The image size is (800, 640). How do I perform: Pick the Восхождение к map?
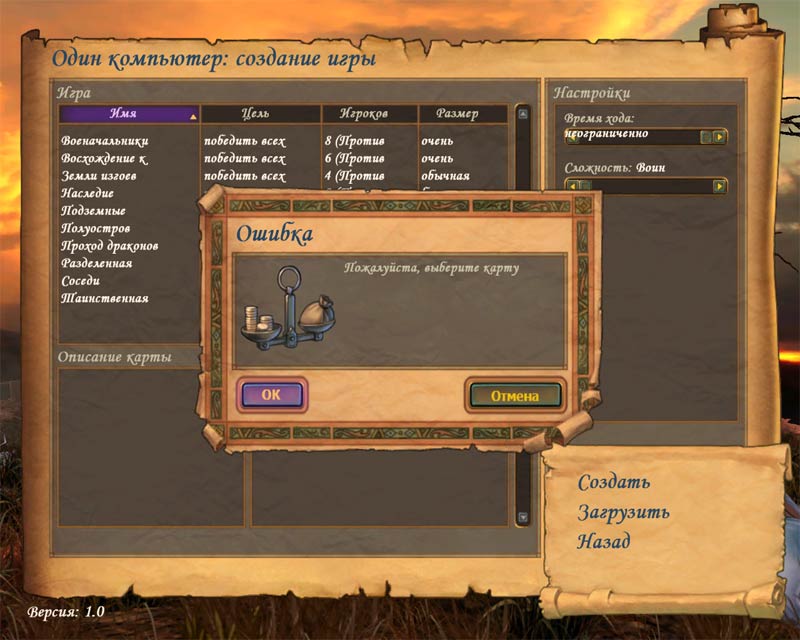(105, 158)
